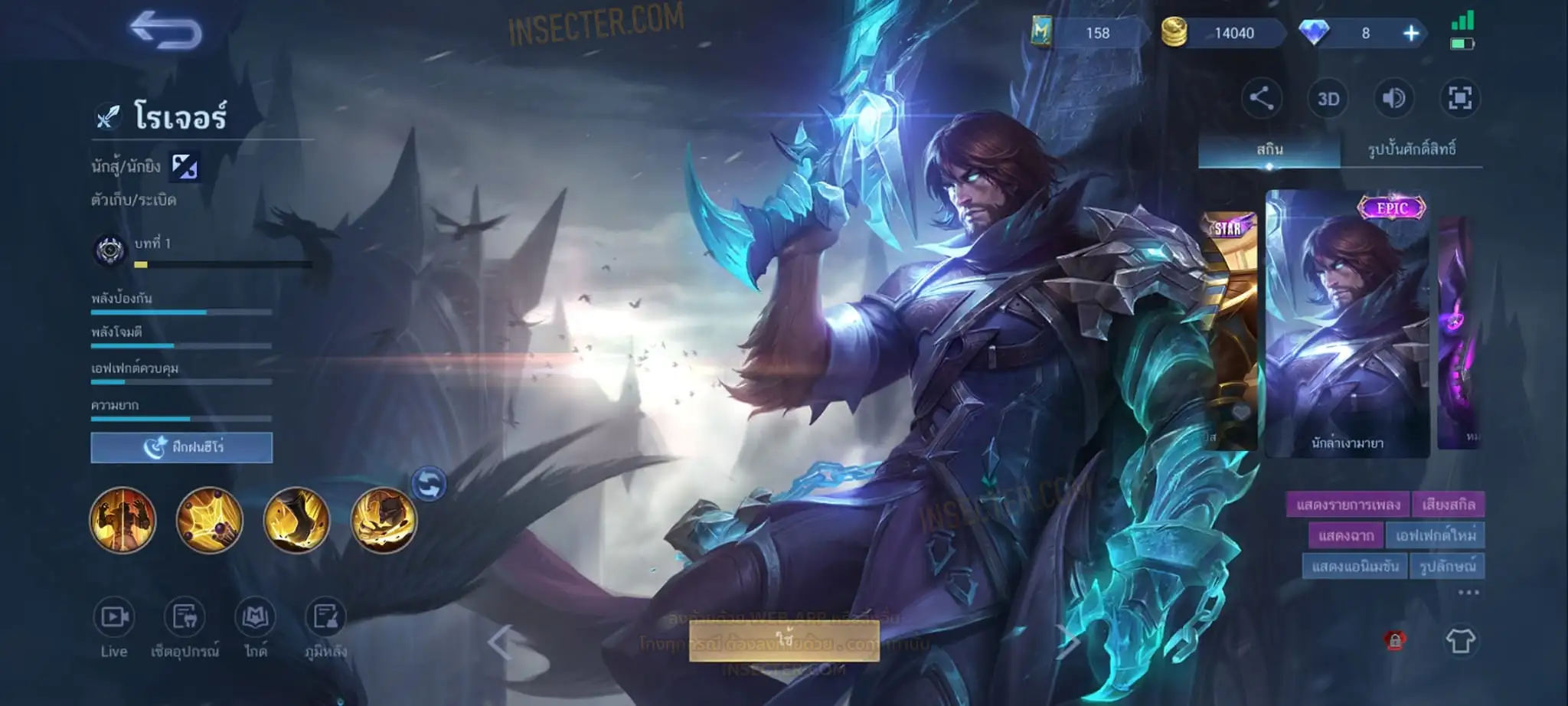Toggle the speaker sound icon
1568x706 pixels.
coord(1393,99)
